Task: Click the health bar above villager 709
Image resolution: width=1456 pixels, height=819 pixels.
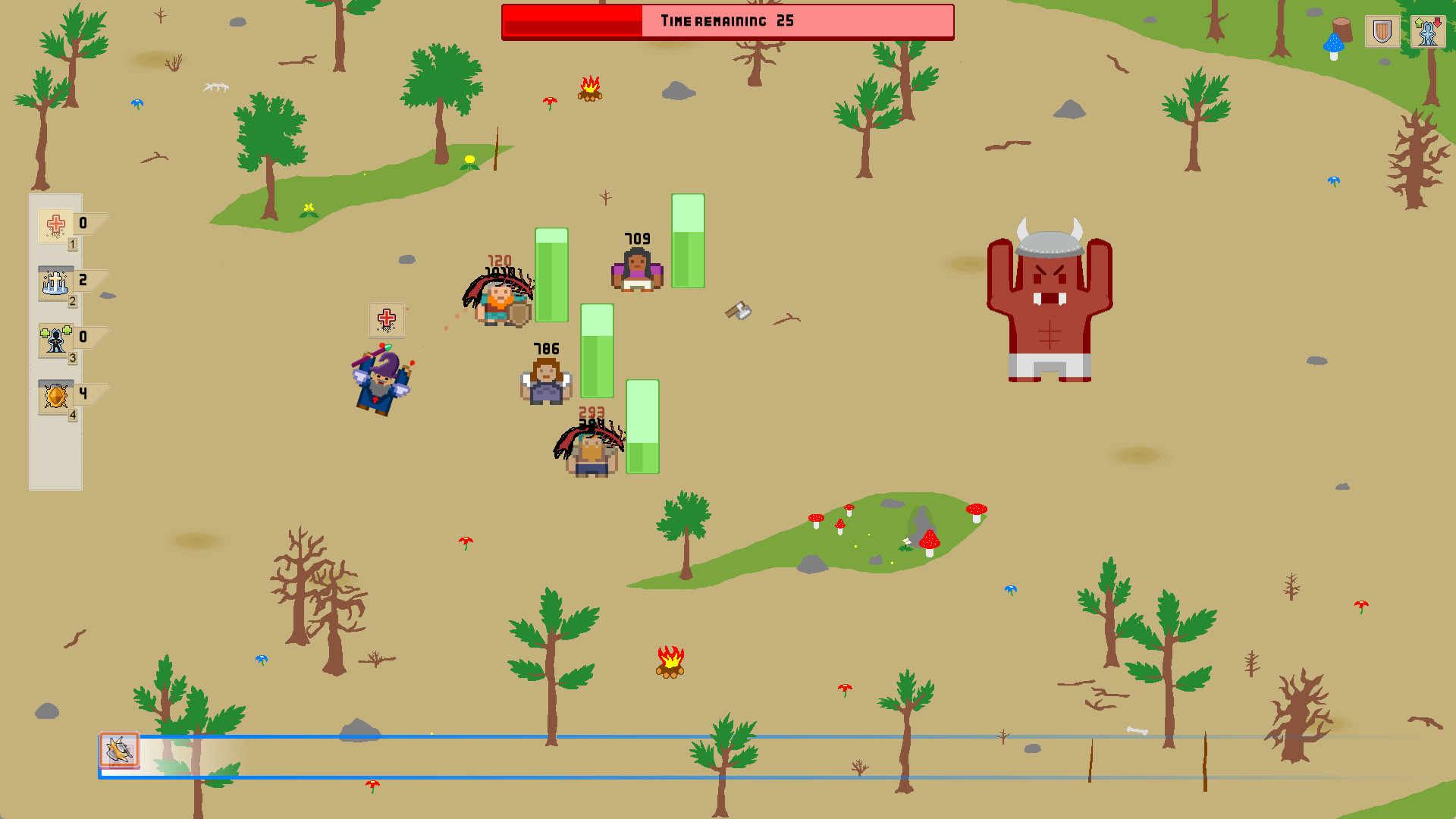Action: point(688,243)
